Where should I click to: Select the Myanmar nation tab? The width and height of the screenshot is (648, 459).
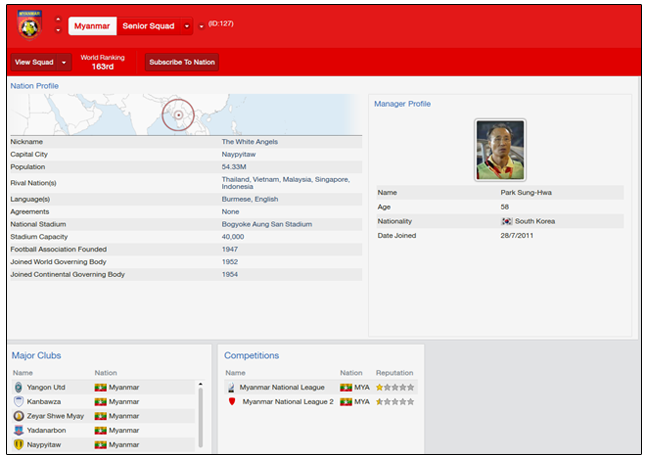pyautogui.click(x=92, y=25)
